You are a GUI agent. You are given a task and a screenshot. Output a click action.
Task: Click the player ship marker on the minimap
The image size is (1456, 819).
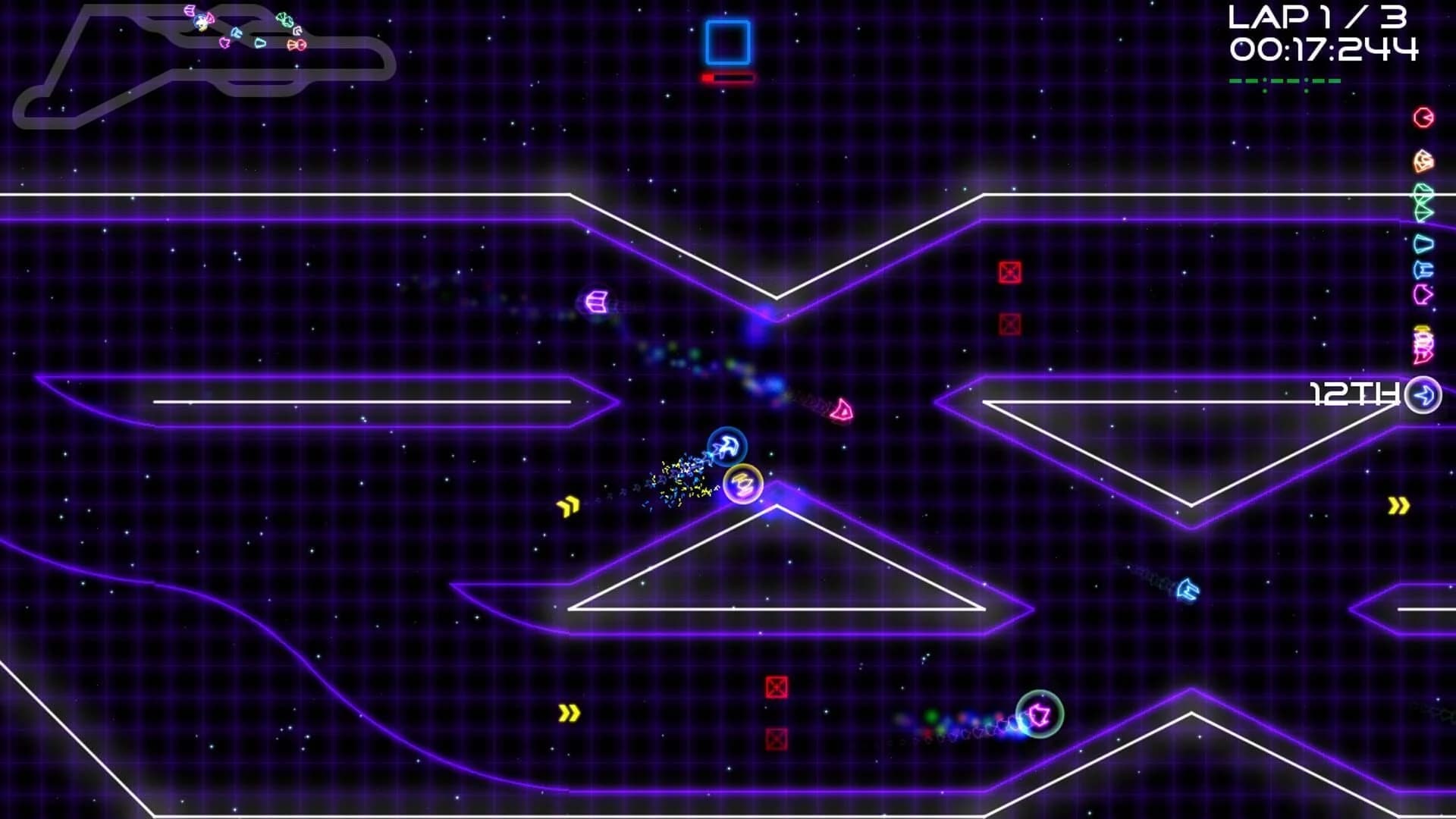click(200, 22)
